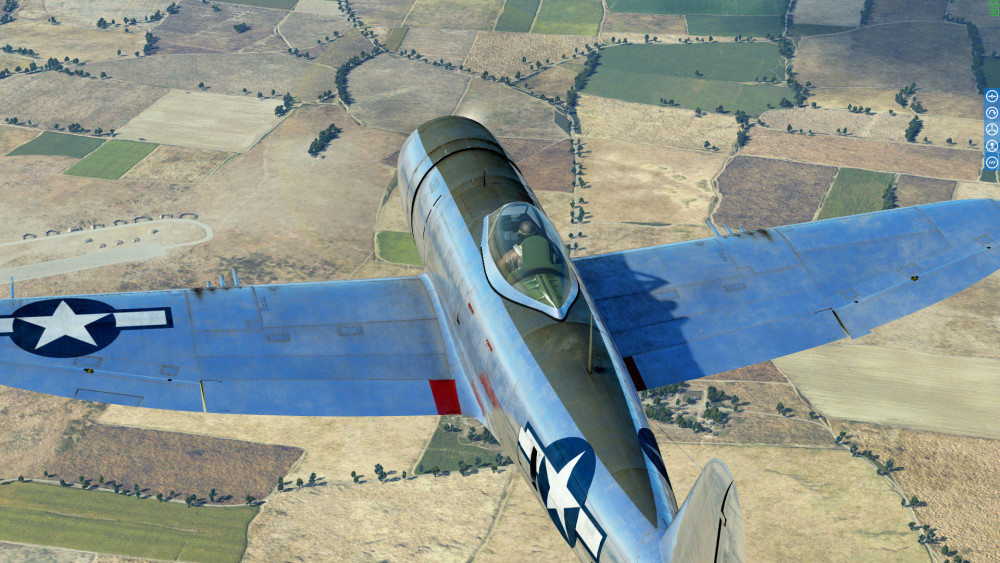
Task: Click the aircraft silhouette icon in side toolbar
Action: [992, 96]
